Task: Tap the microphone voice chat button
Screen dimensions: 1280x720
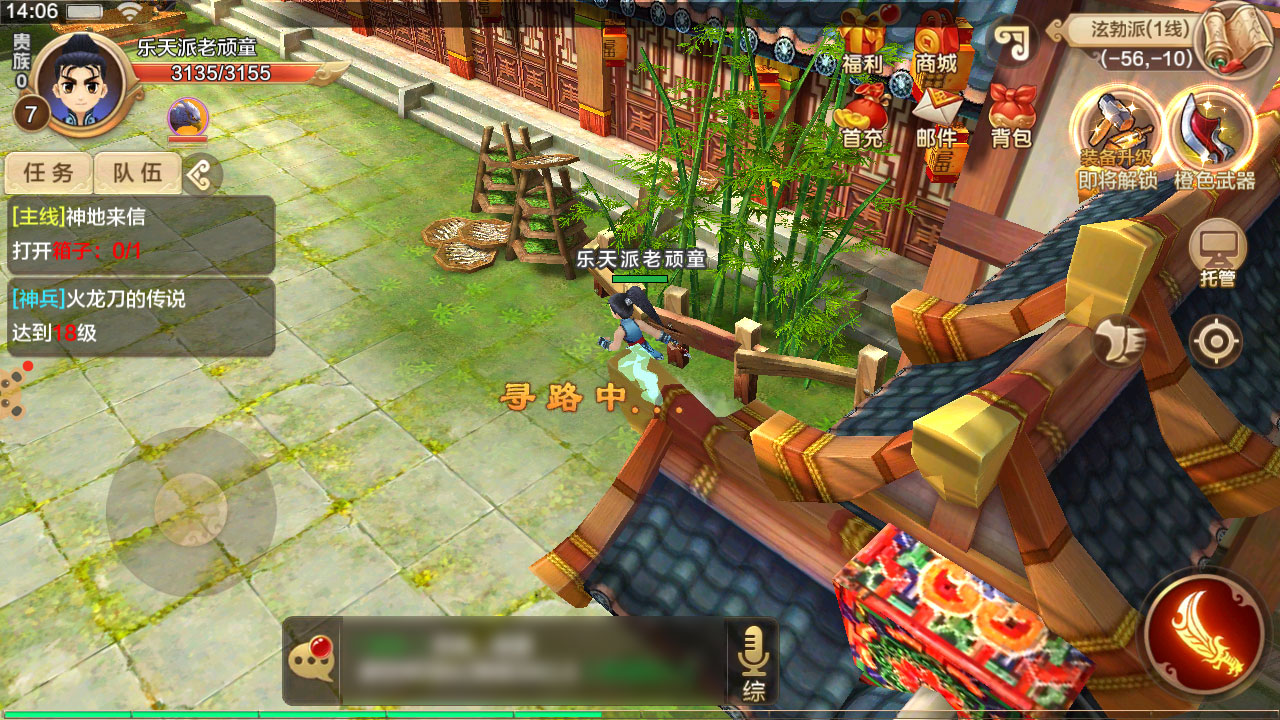Action: pos(753,661)
